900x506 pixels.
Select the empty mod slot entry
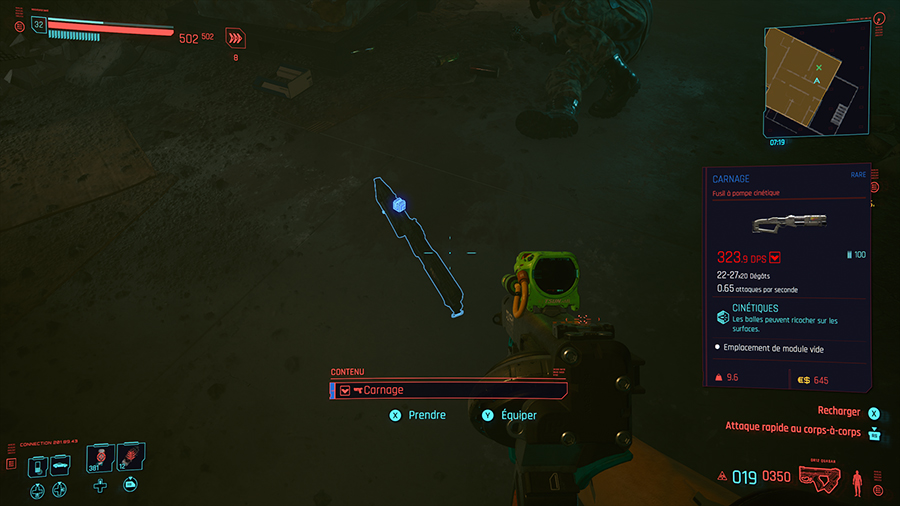[x=771, y=347]
